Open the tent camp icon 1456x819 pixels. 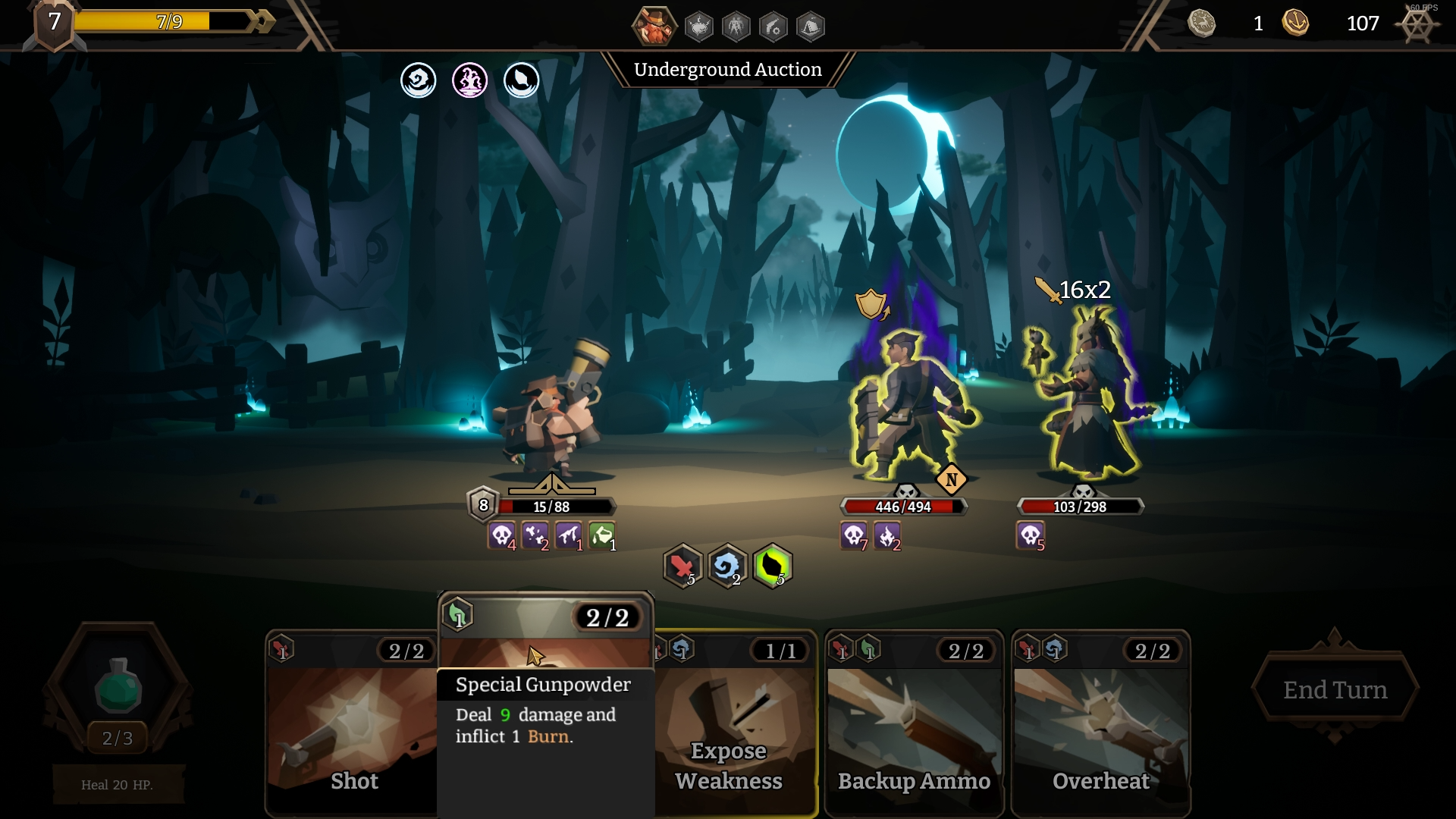click(811, 27)
